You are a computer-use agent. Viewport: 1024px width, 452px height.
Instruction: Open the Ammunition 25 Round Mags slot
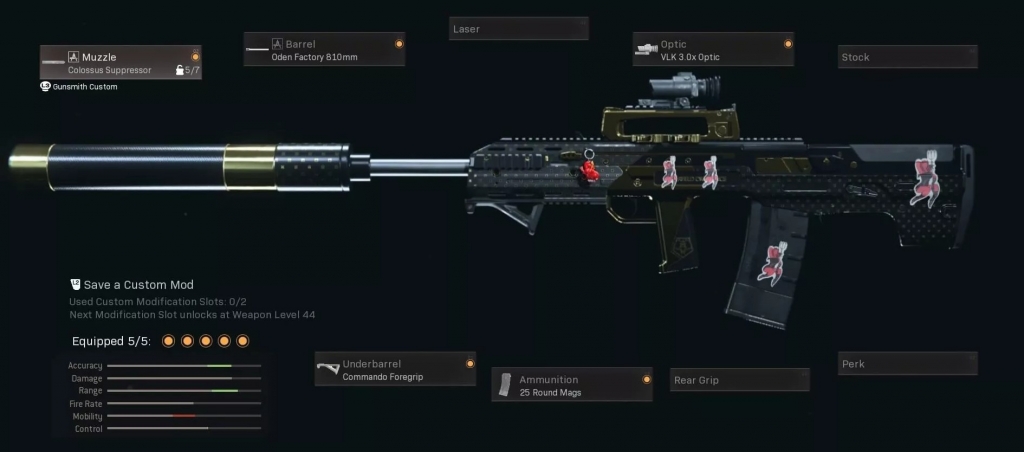(572, 385)
